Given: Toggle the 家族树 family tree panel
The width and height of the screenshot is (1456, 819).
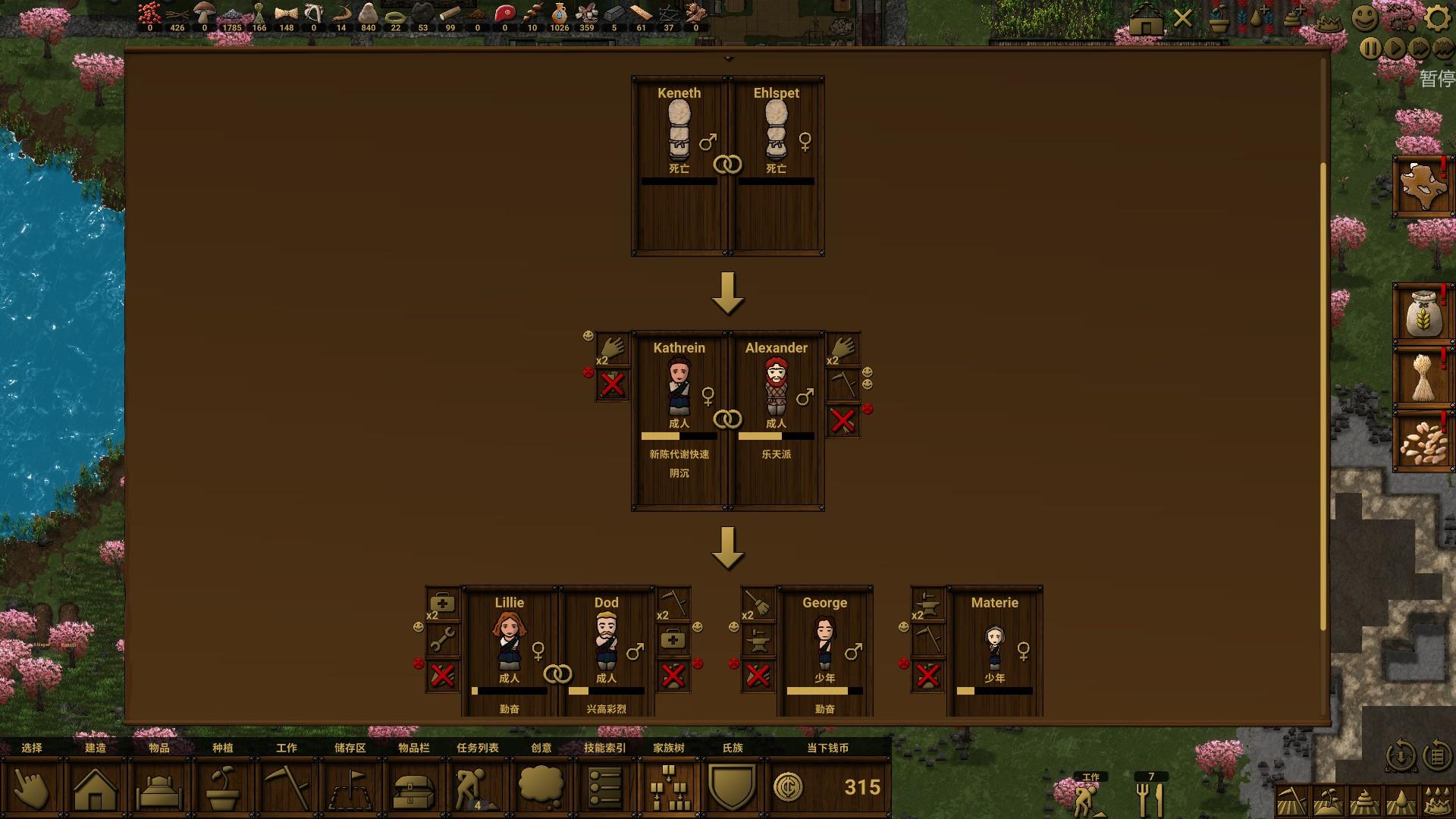Looking at the screenshot, I should pyautogui.click(x=669, y=788).
